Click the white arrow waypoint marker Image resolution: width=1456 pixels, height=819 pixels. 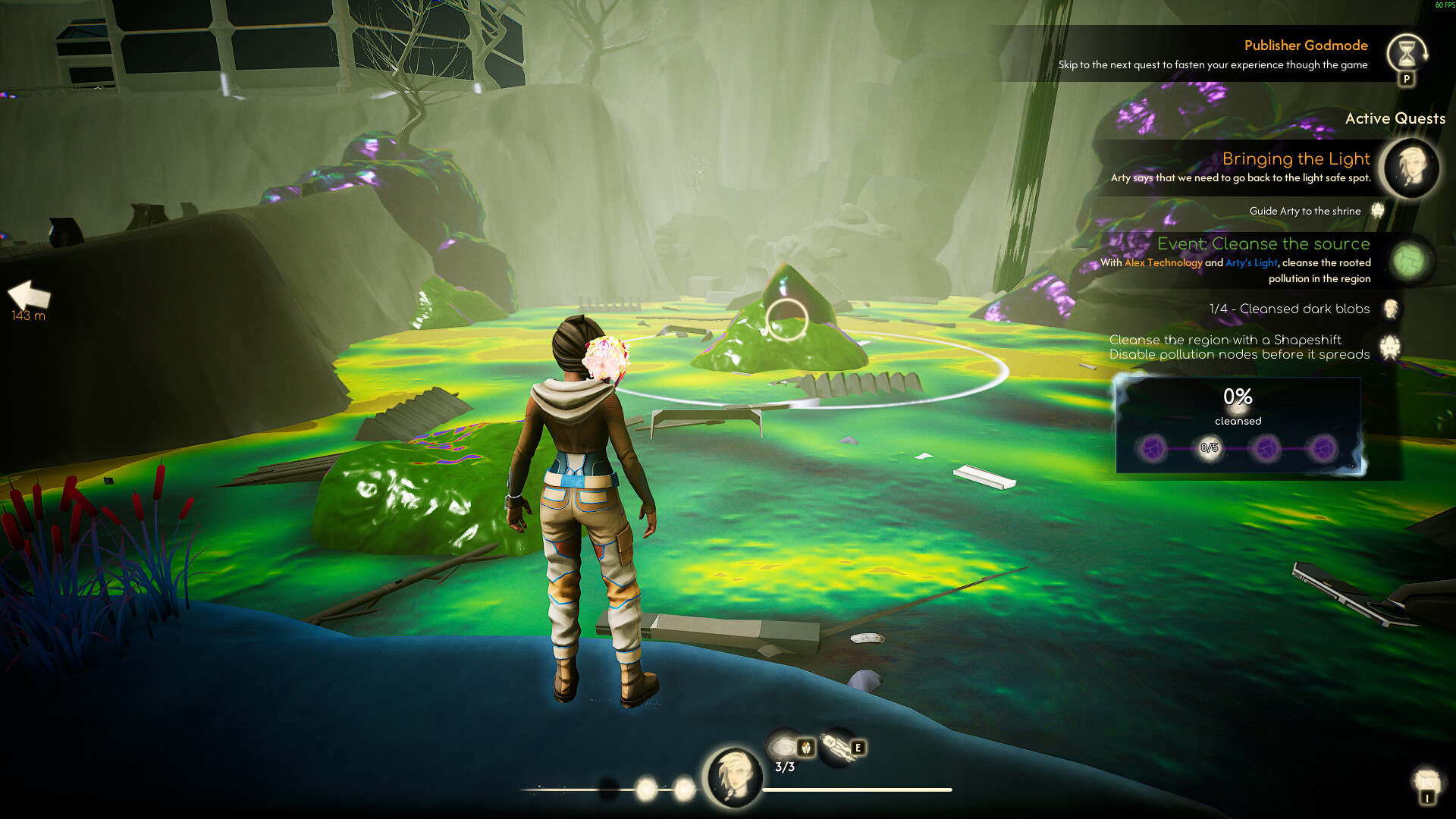(x=29, y=295)
